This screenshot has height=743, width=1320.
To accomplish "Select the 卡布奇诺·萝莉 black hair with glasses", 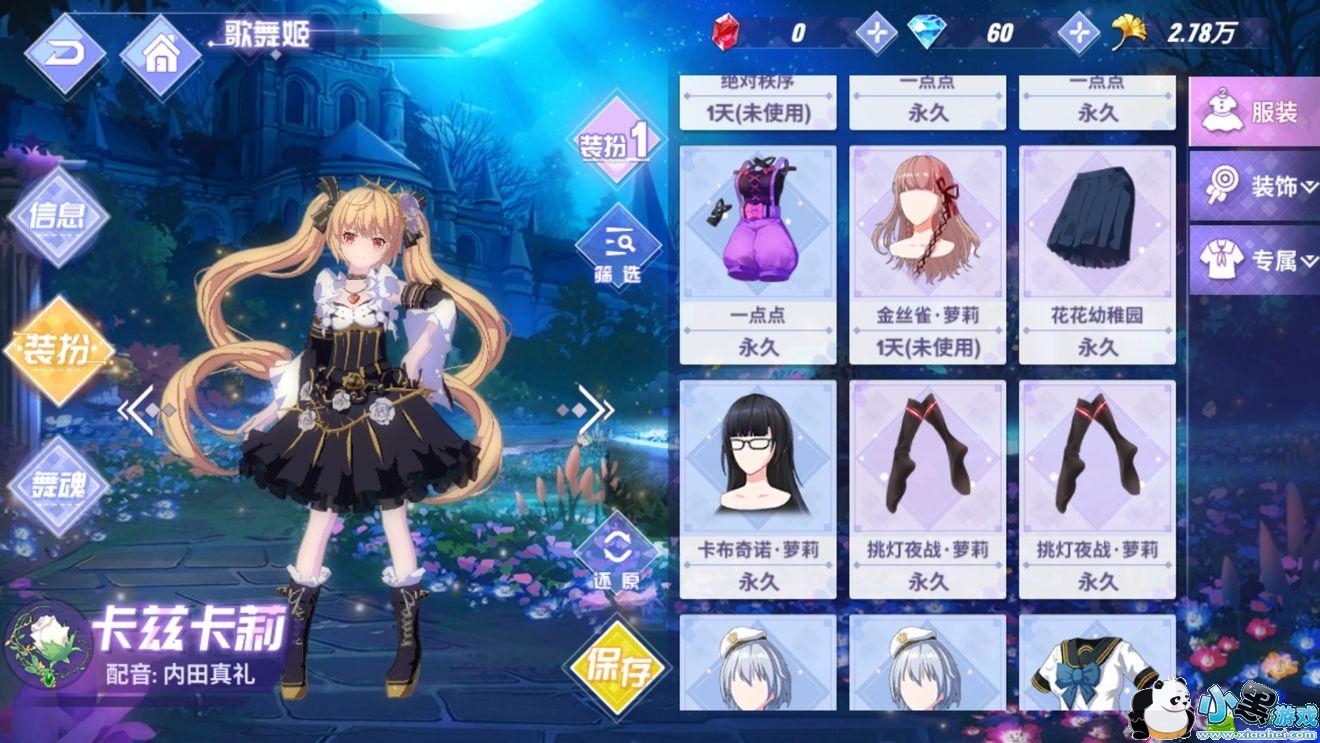I will [x=757, y=489].
